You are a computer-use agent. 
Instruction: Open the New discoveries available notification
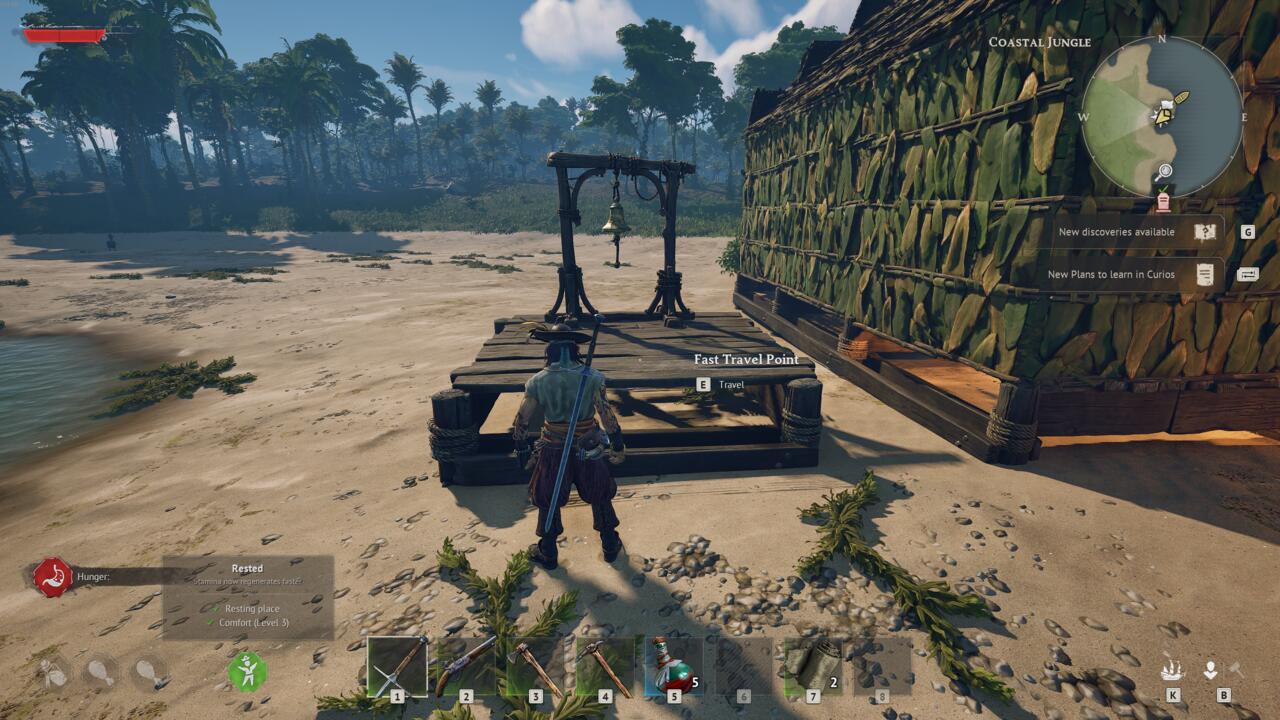1136,232
